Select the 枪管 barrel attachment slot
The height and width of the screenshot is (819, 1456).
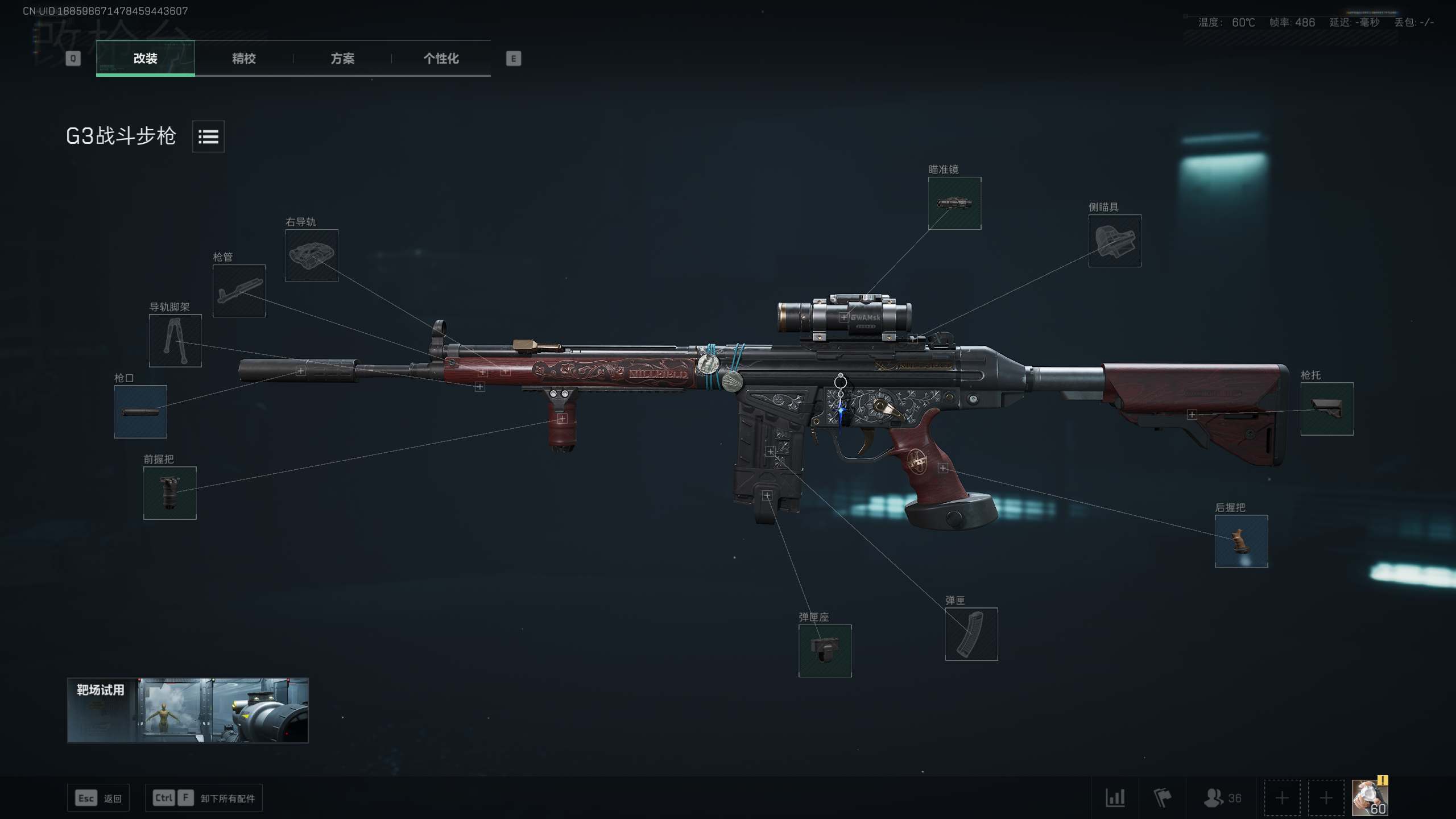(238, 292)
